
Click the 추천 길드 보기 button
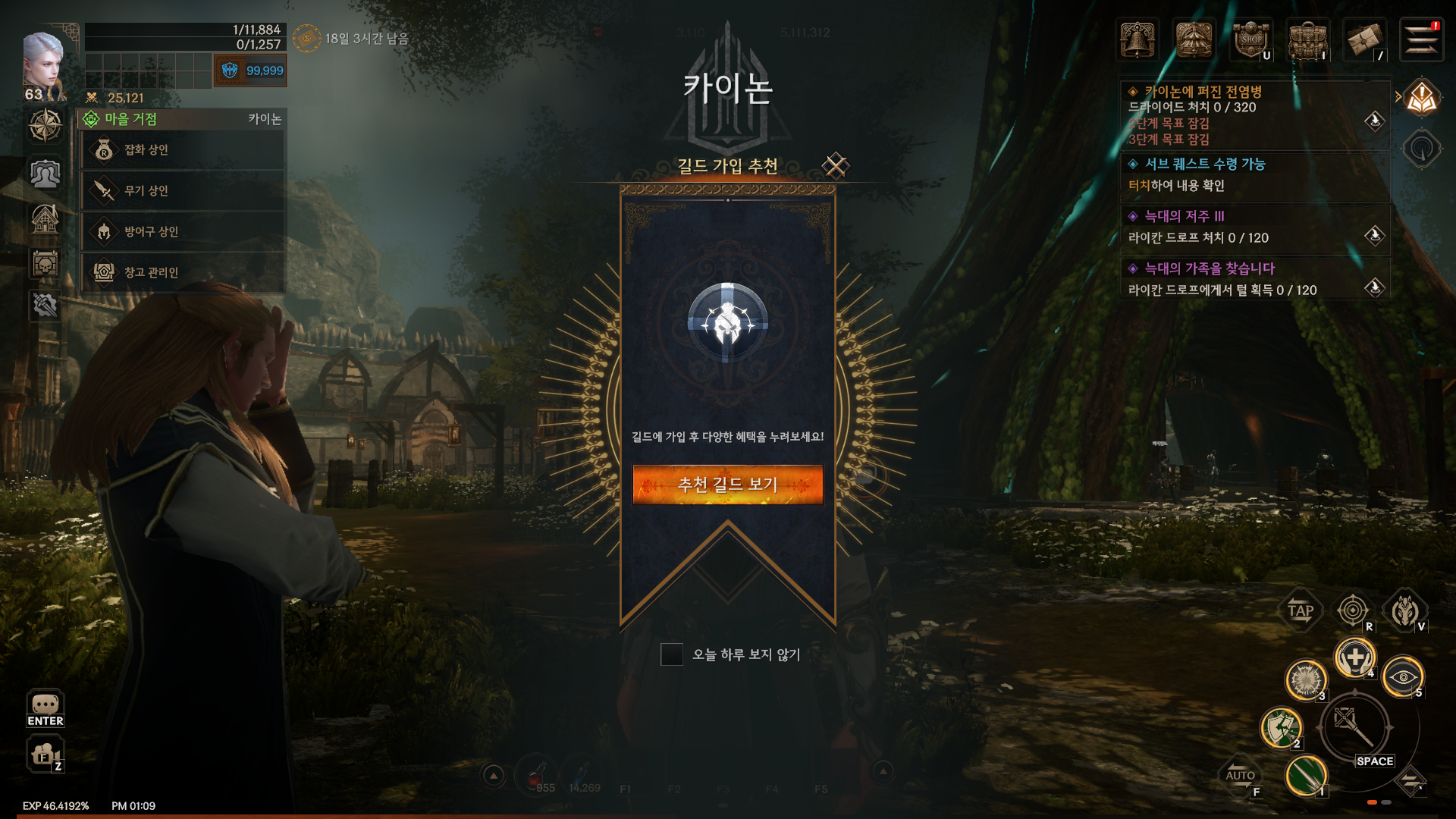(x=727, y=485)
